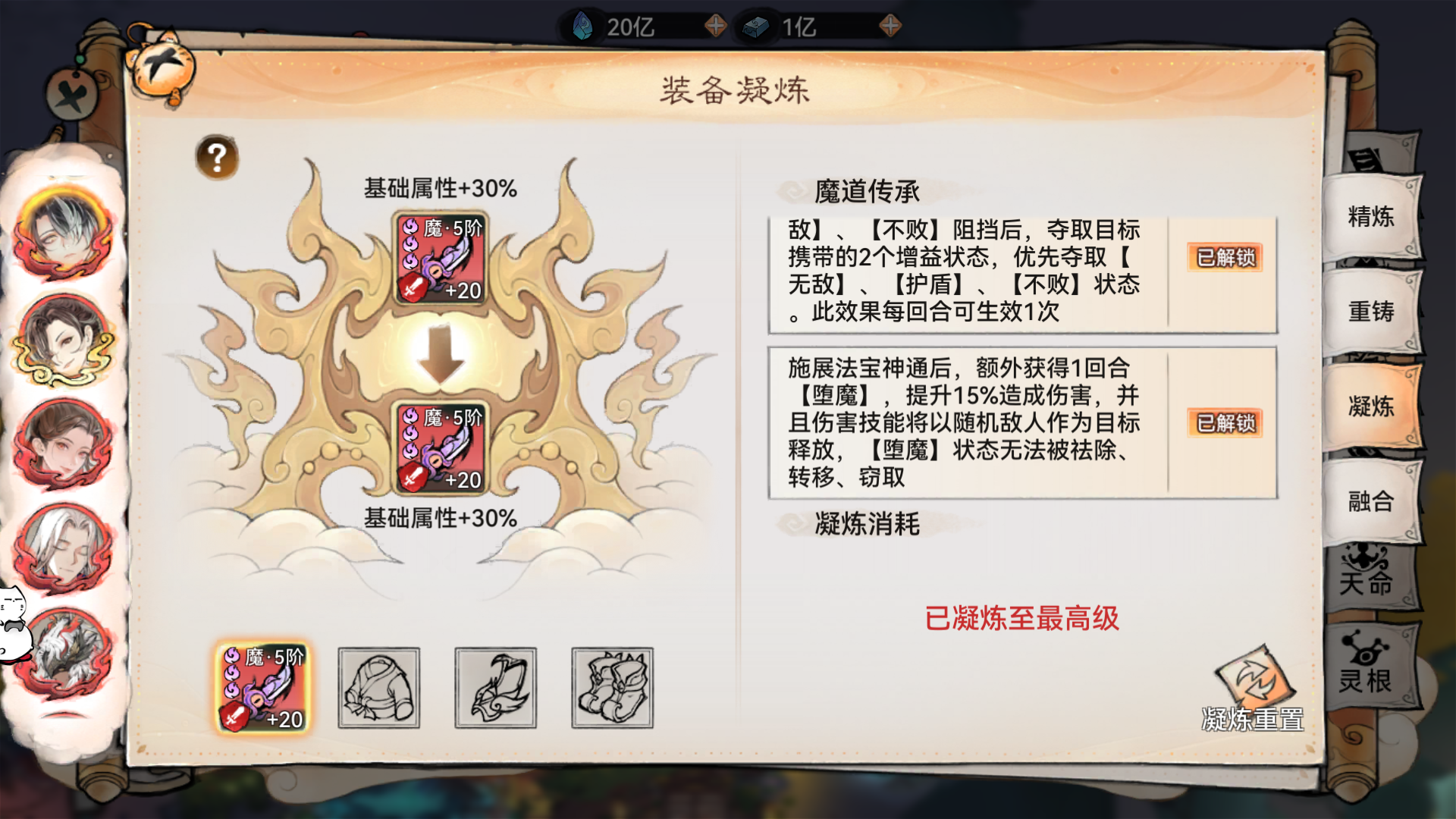
Task: Select the robe equipment slot
Action: click(x=380, y=689)
